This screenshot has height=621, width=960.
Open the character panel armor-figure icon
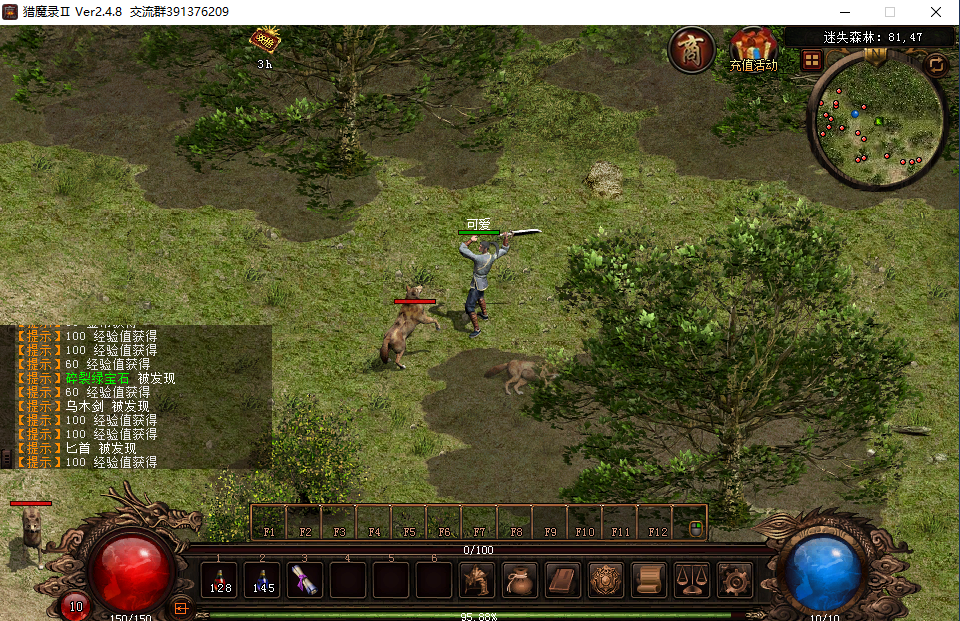pyautogui.click(x=477, y=580)
